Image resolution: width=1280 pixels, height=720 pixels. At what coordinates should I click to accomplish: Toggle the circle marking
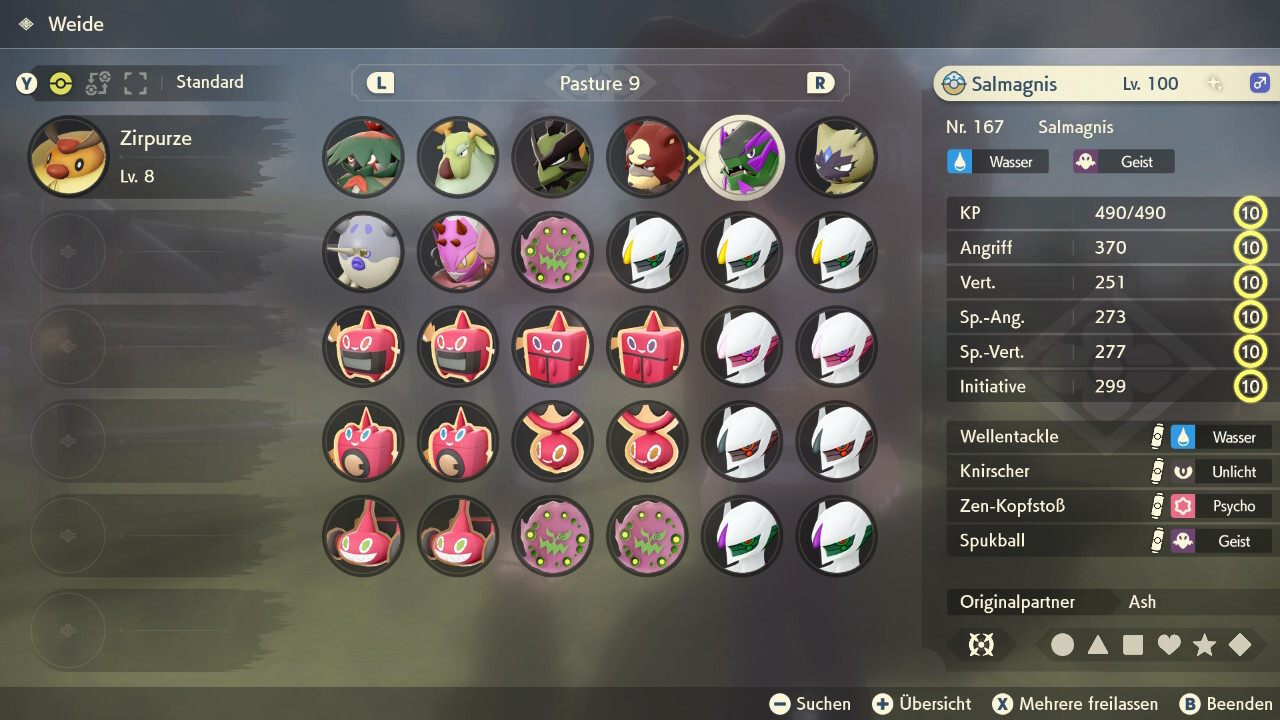click(1062, 645)
